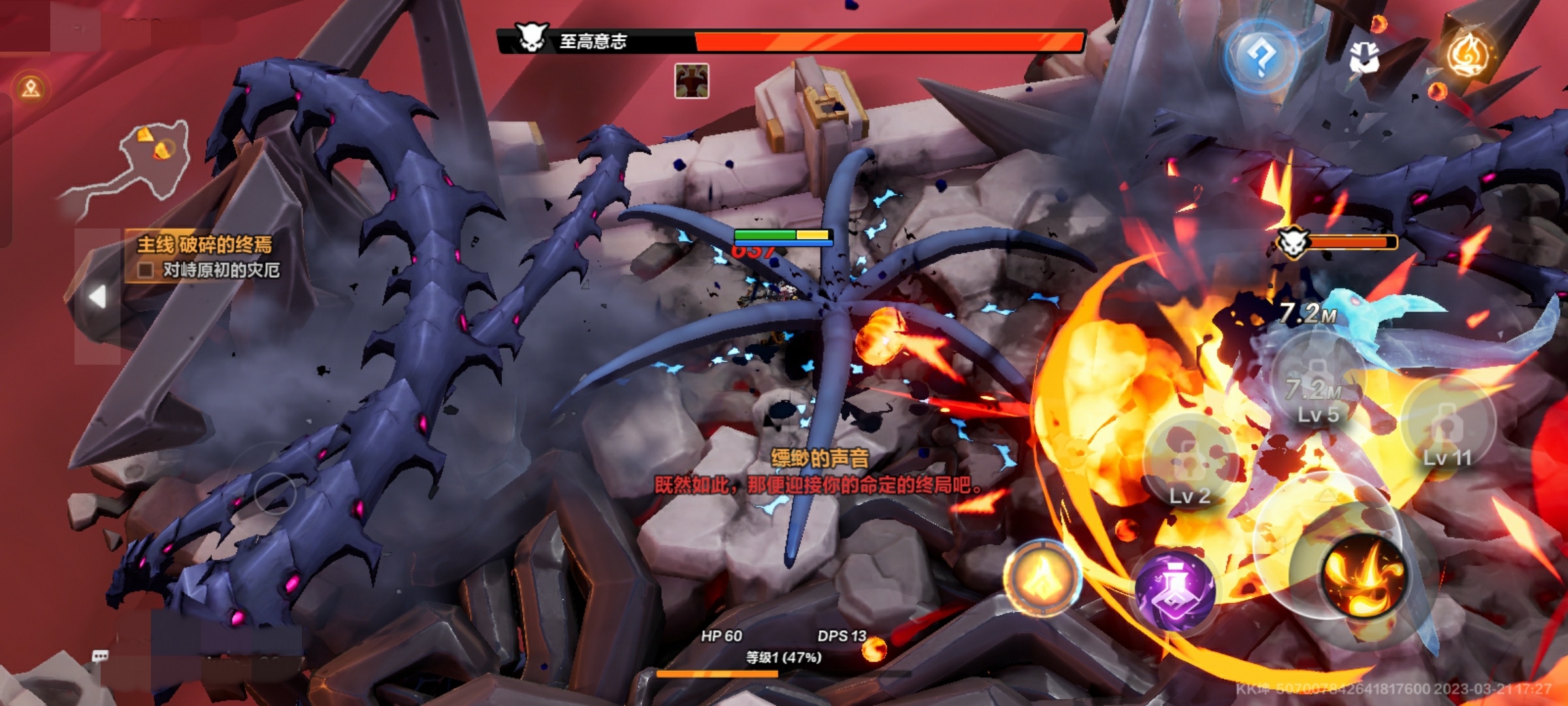Tap the locked Lv 2 skill slot
1568x706 pixels.
pyautogui.click(x=1190, y=463)
